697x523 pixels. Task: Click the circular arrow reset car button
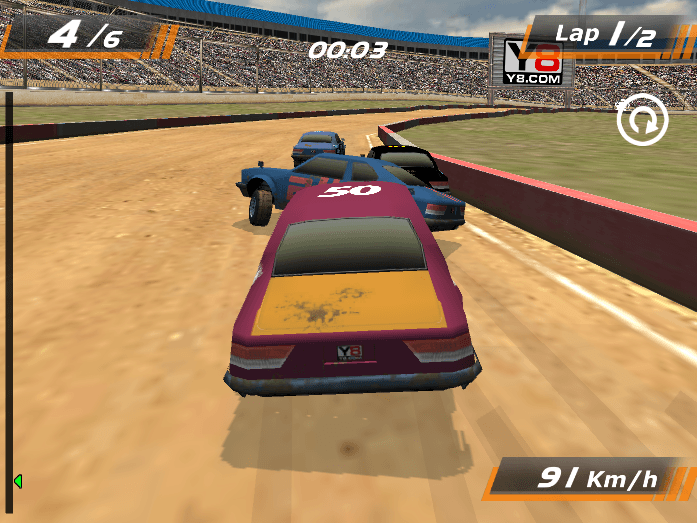coord(642,122)
